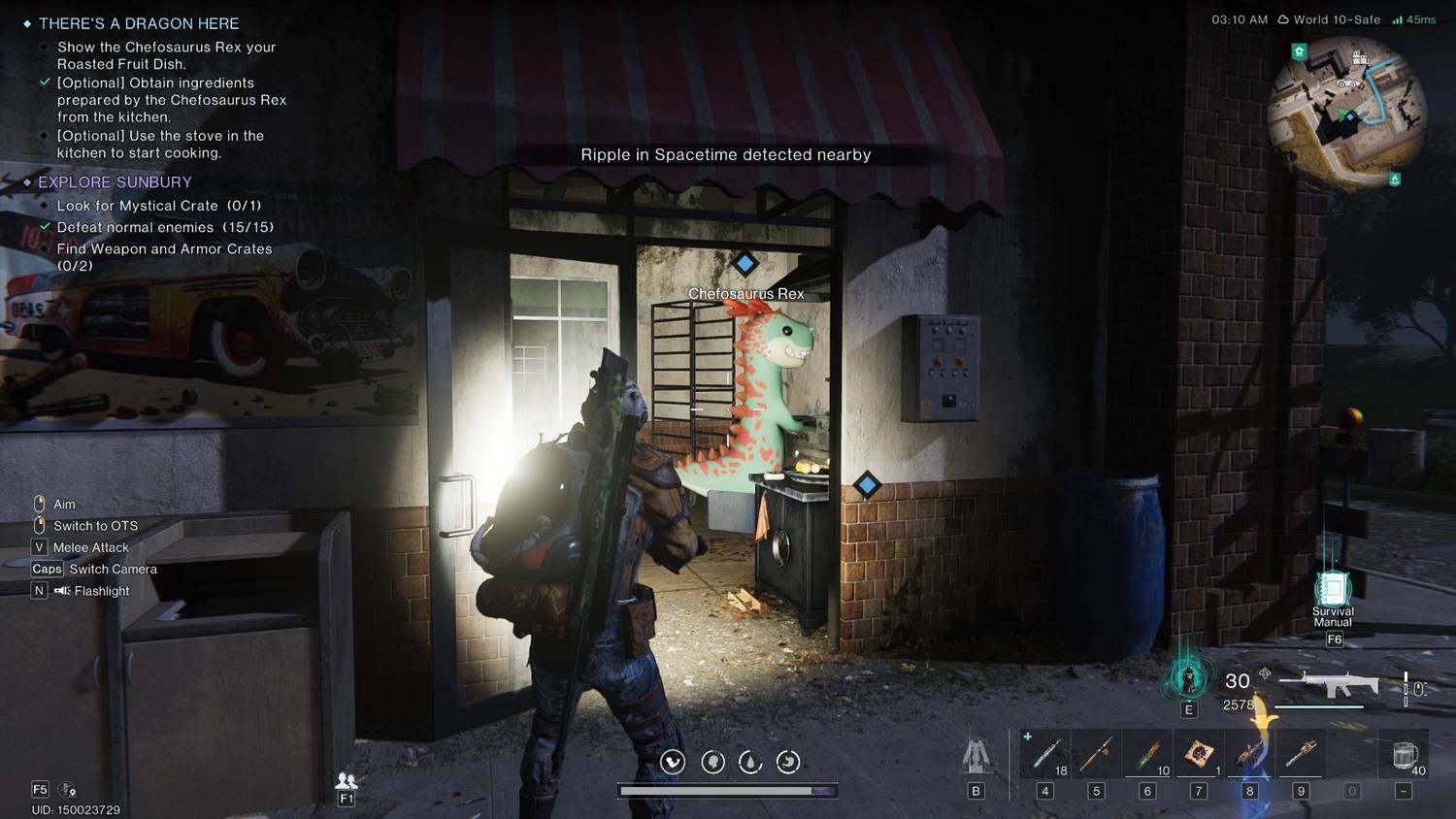Select the beer mug slot

pyautogui.click(x=1404, y=754)
